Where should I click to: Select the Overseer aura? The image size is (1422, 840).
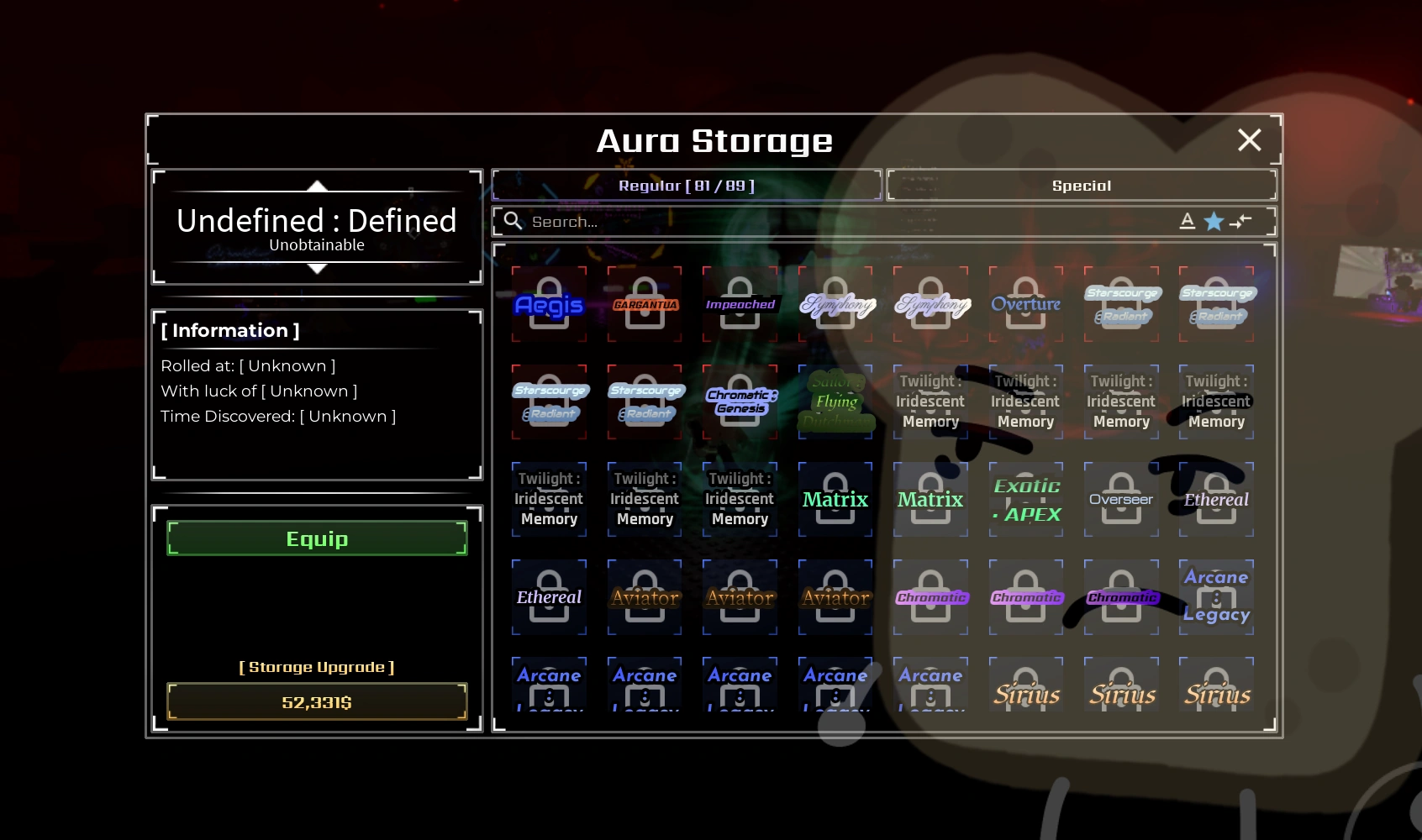click(x=1122, y=499)
